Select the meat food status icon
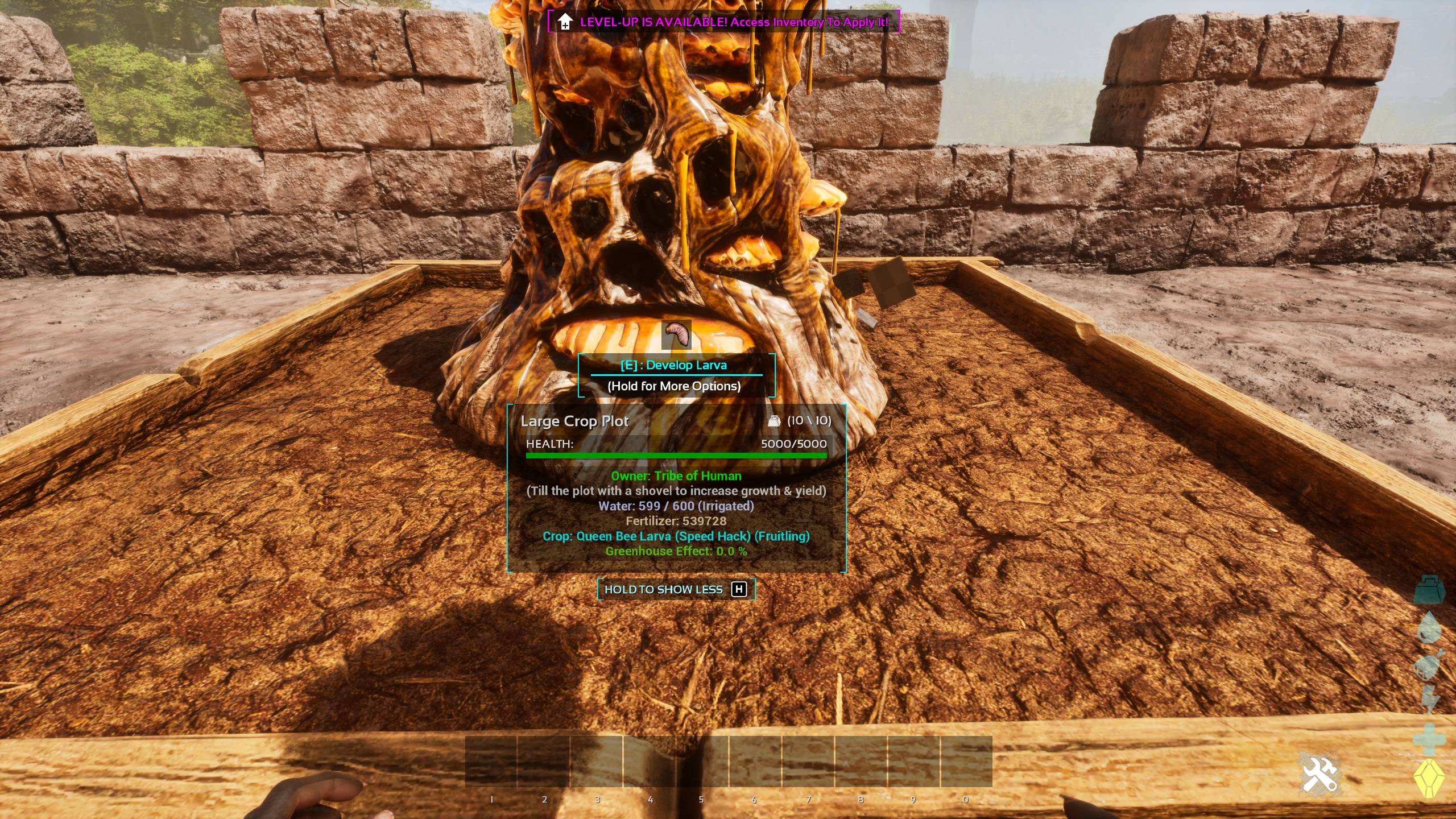Image resolution: width=1456 pixels, height=819 pixels. [1428, 665]
